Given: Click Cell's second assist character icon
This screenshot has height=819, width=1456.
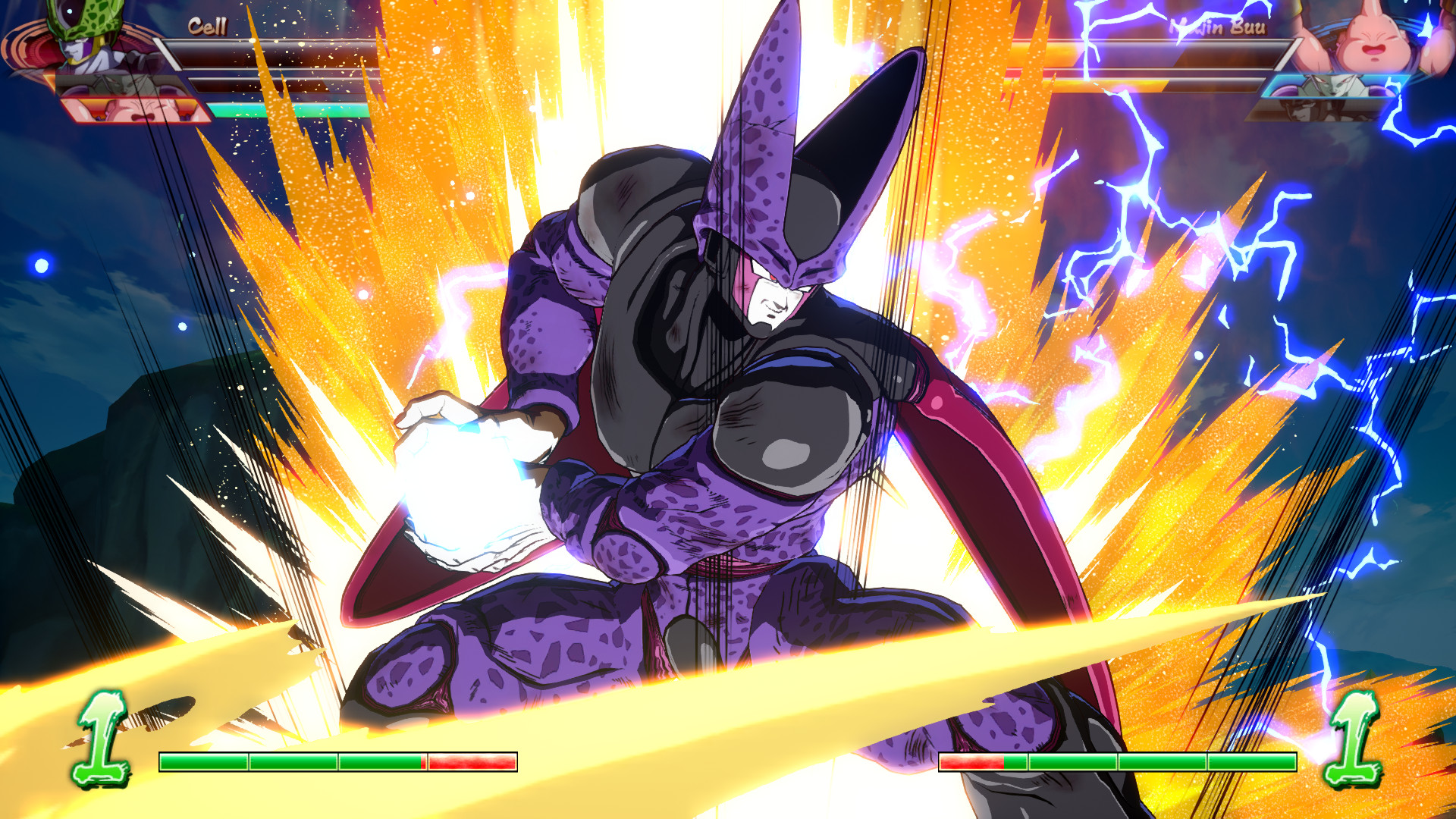Looking at the screenshot, I should tap(133, 110).
